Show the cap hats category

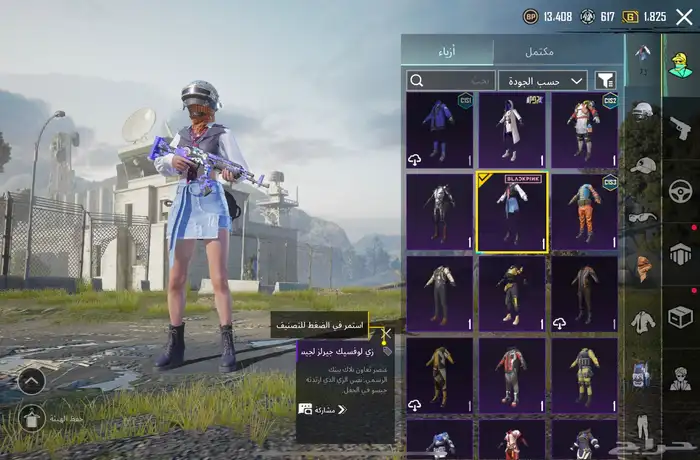pyautogui.click(x=642, y=164)
